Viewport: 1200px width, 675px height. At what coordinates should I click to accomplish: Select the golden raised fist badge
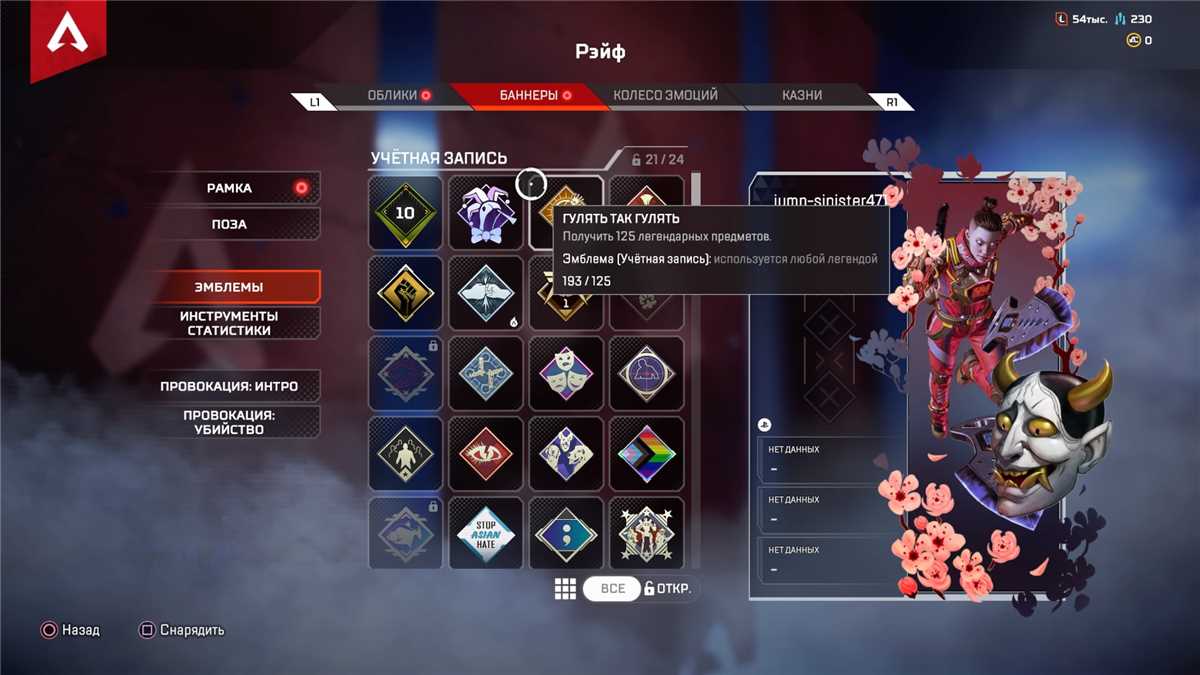[x=405, y=293]
